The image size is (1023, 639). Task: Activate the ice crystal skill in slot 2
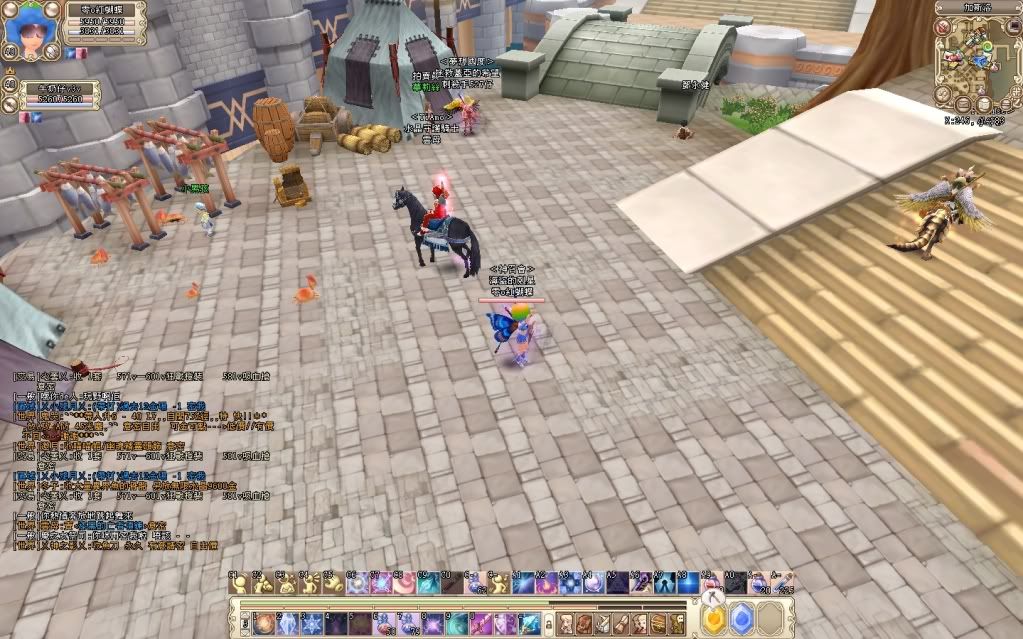pos(287,623)
